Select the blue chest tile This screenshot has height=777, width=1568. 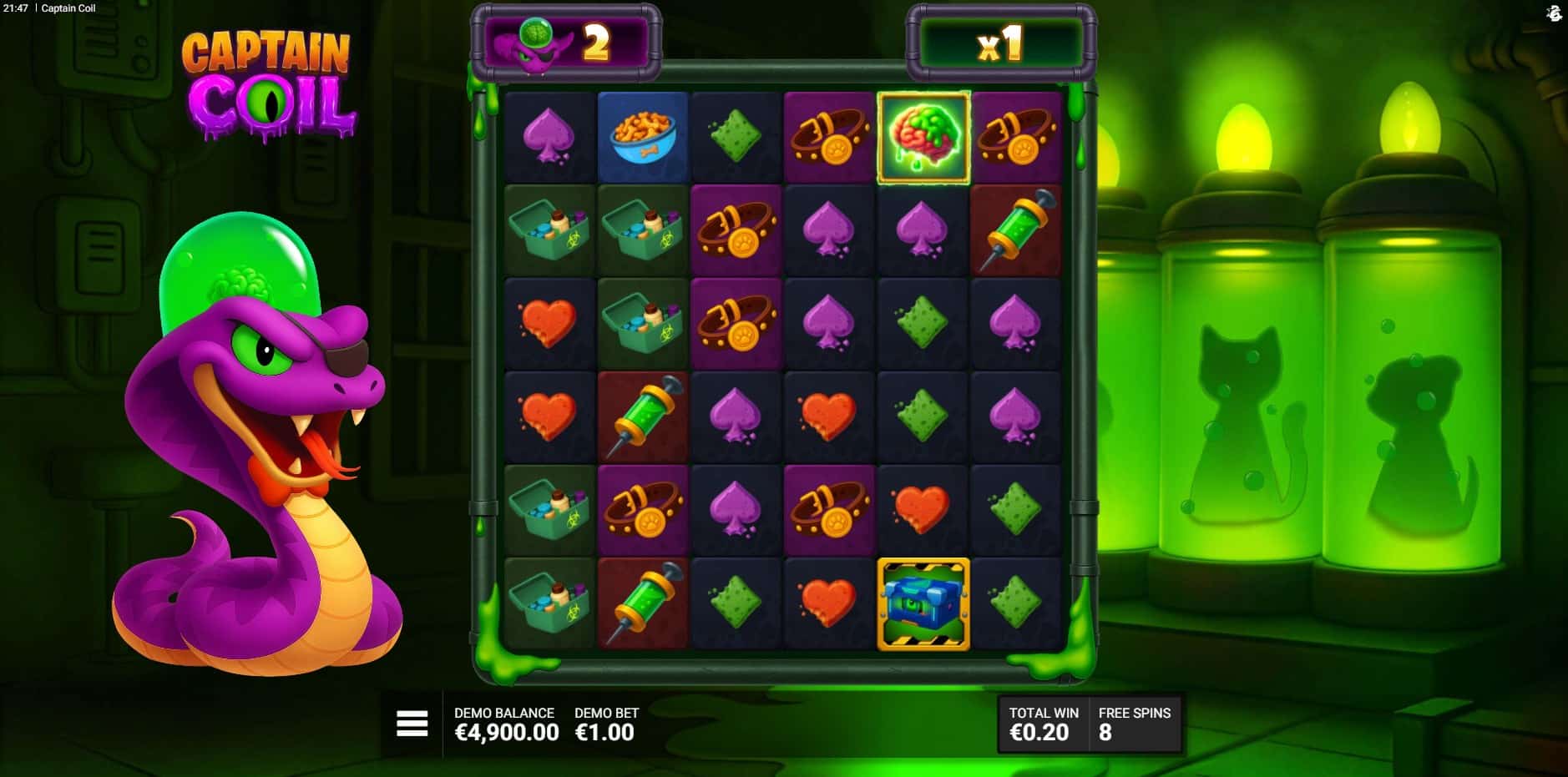point(923,603)
